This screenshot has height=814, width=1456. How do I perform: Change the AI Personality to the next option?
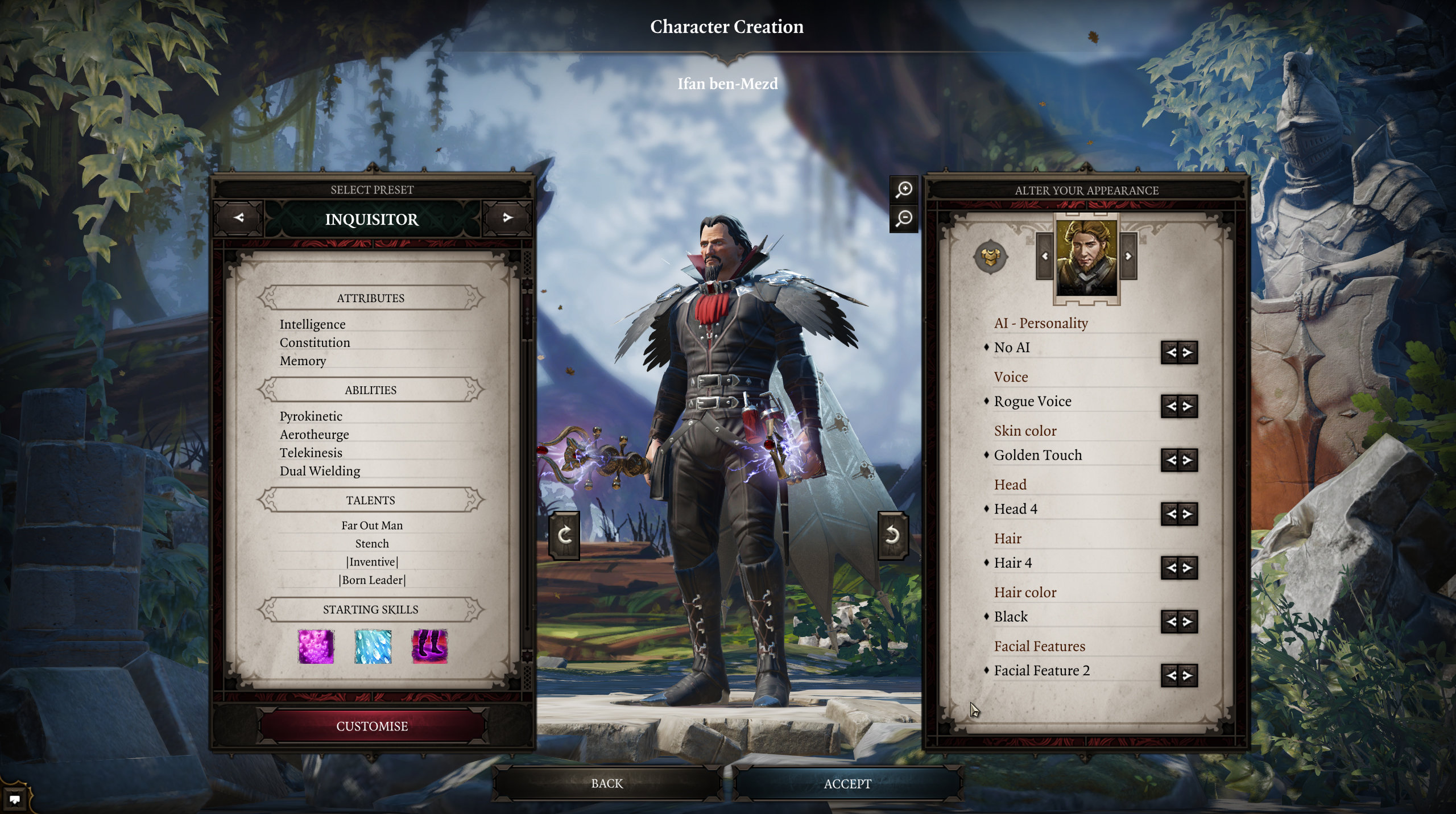point(1188,353)
